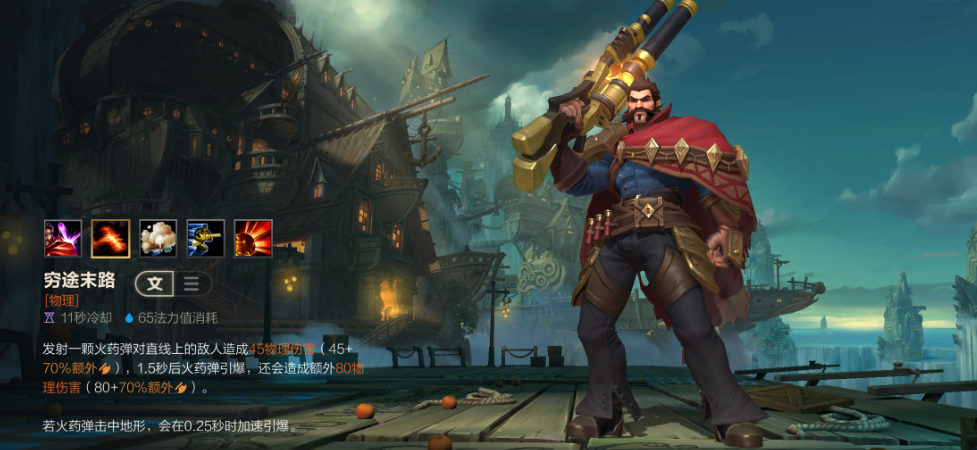Show the smoke cloud ability details
This screenshot has width=977, height=450.
point(158,238)
